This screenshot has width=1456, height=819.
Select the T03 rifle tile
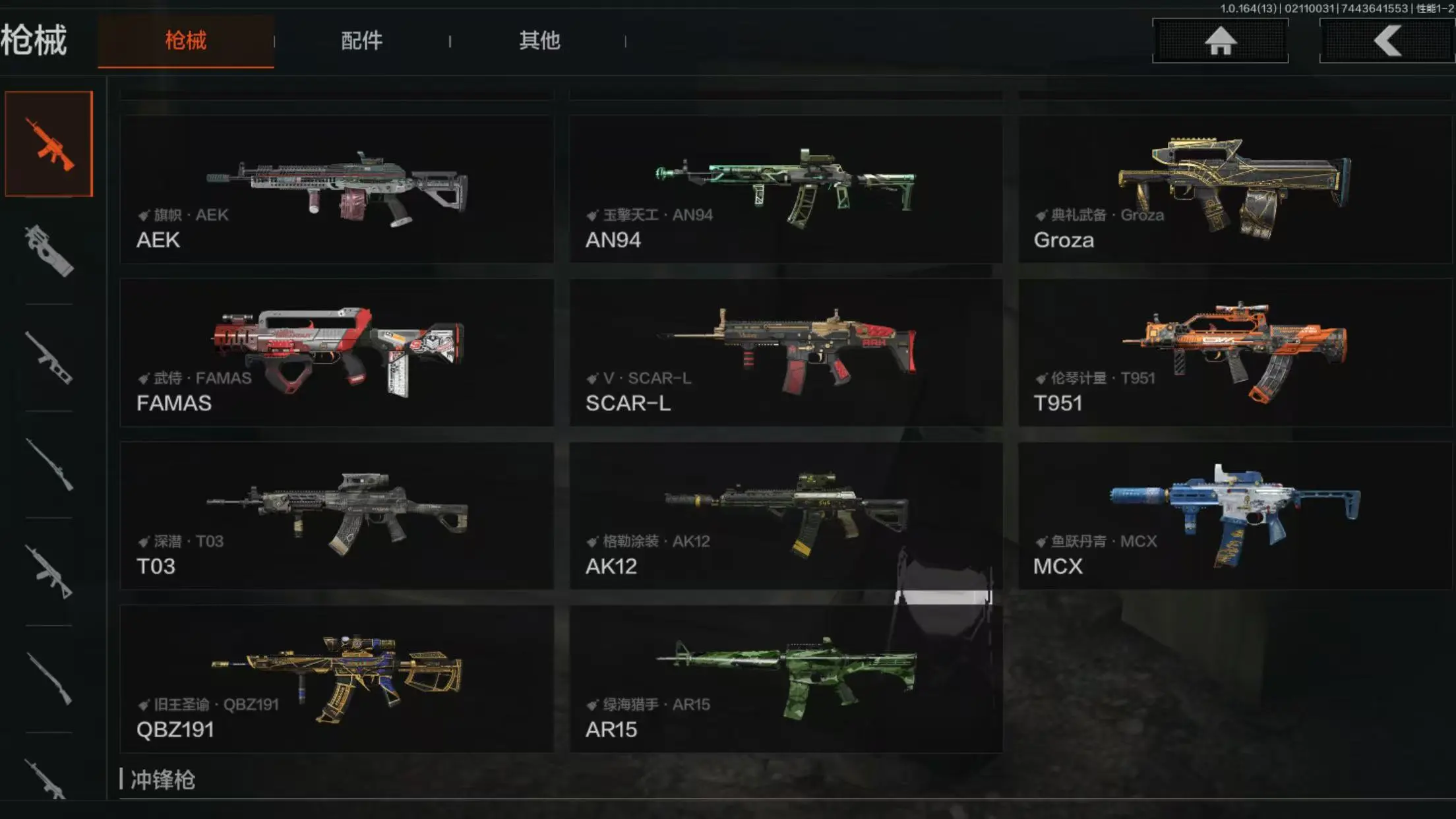click(x=336, y=516)
